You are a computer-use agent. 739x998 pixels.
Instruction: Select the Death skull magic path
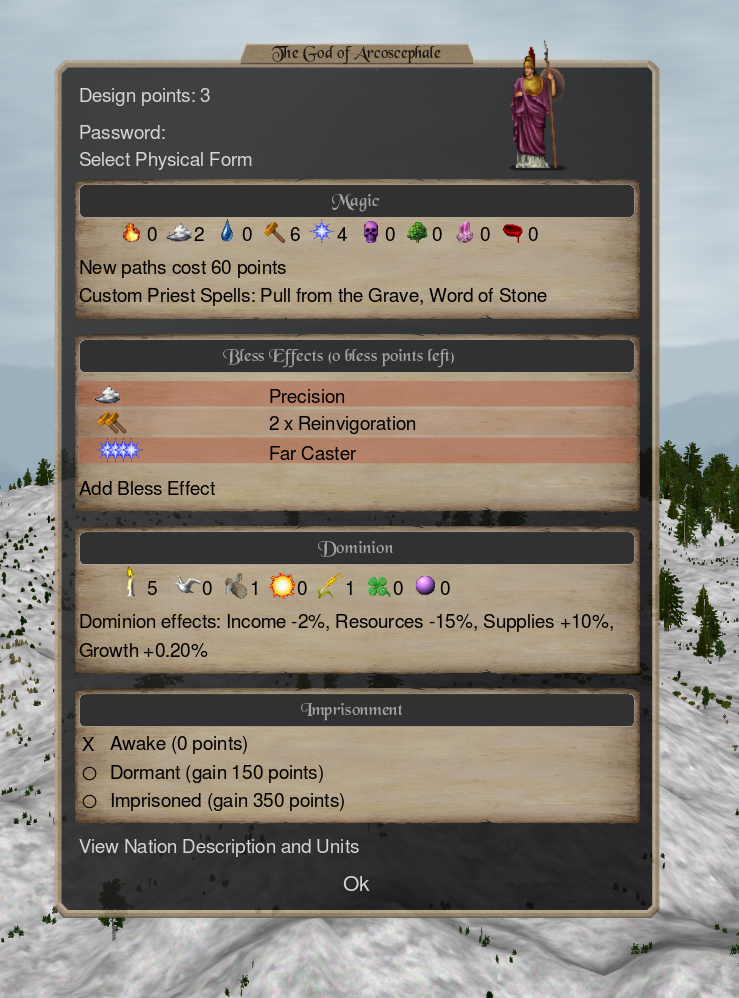click(x=370, y=234)
